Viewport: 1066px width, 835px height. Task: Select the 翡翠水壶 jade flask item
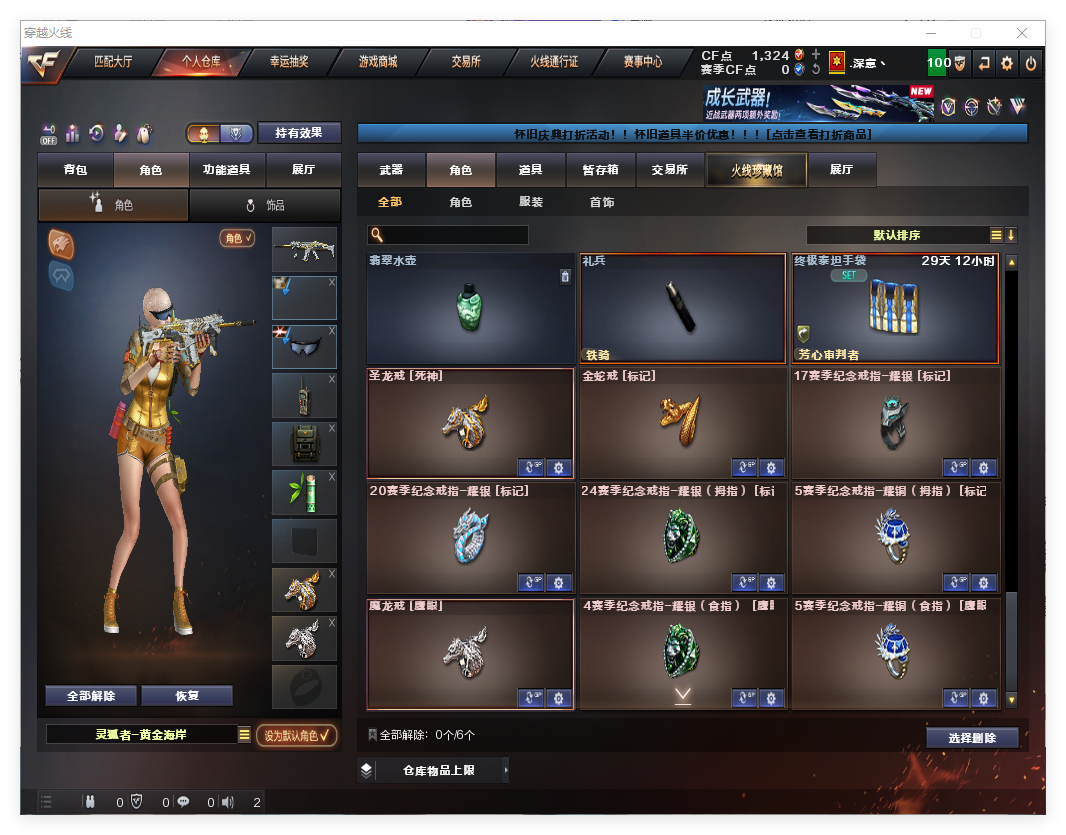tap(470, 308)
